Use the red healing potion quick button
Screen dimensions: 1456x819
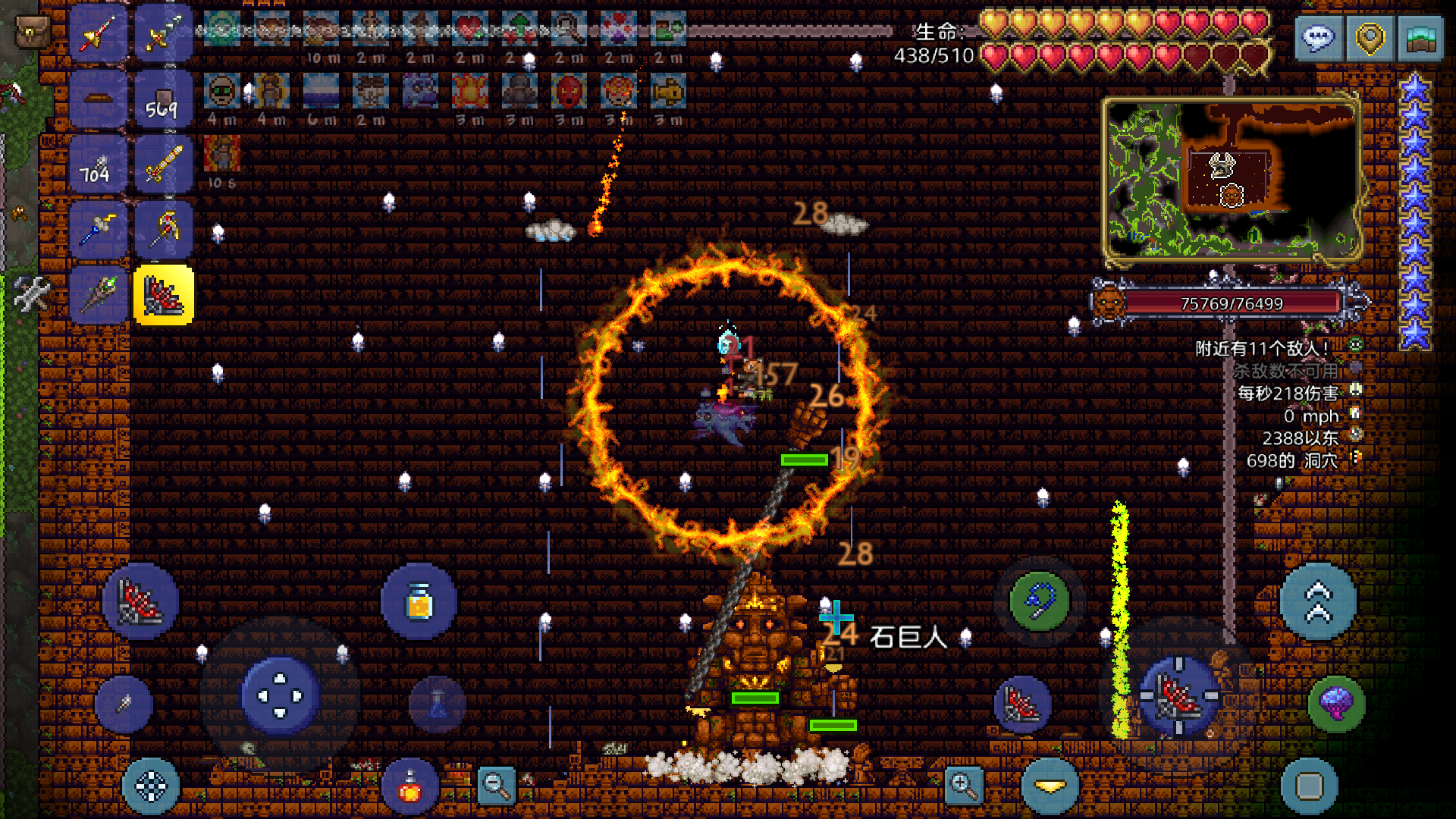[410, 787]
